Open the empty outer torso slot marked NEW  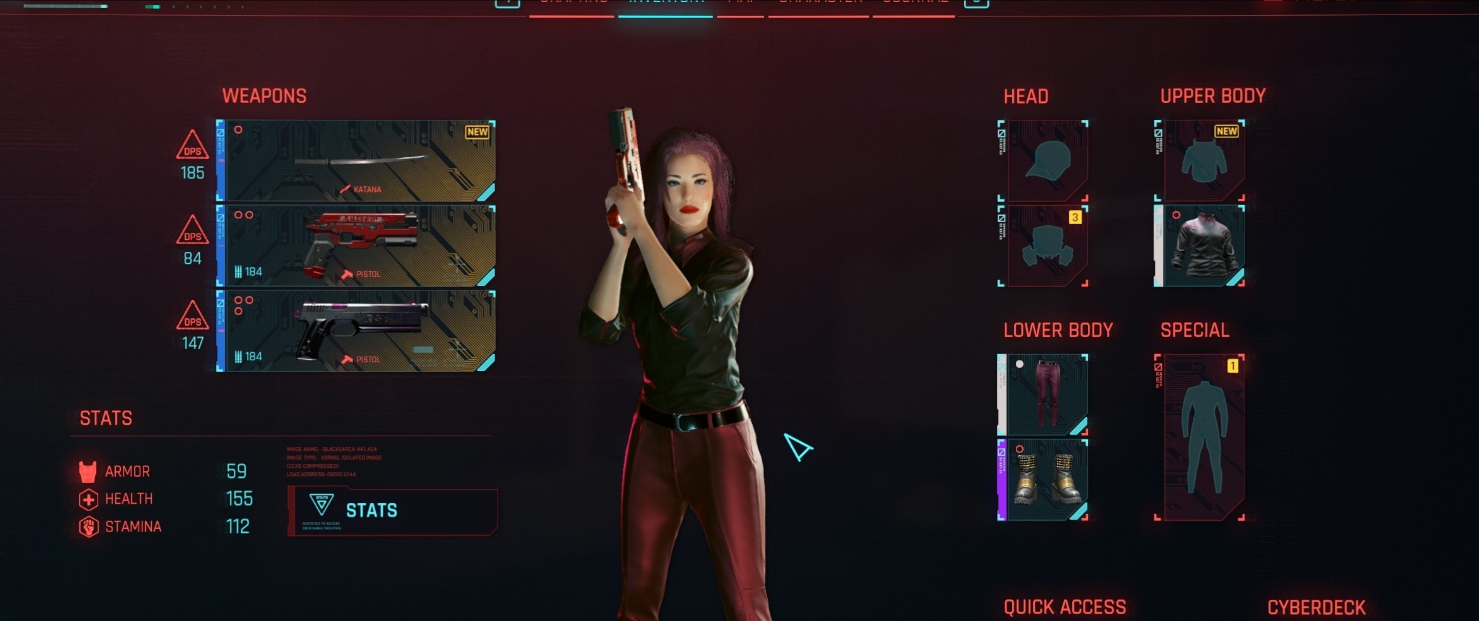pyautogui.click(x=1203, y=161)
